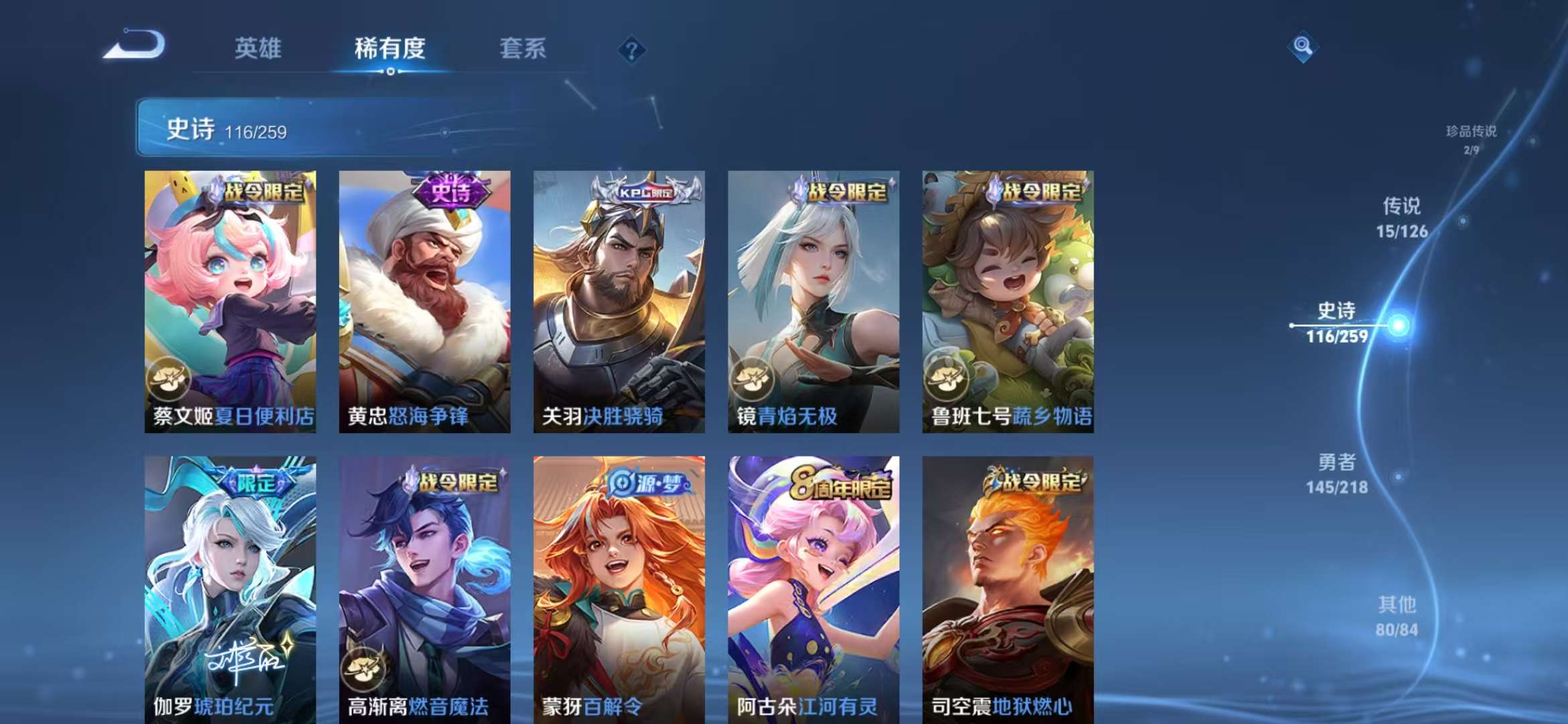Open the help question mark icon

click(x=631, y=48)
